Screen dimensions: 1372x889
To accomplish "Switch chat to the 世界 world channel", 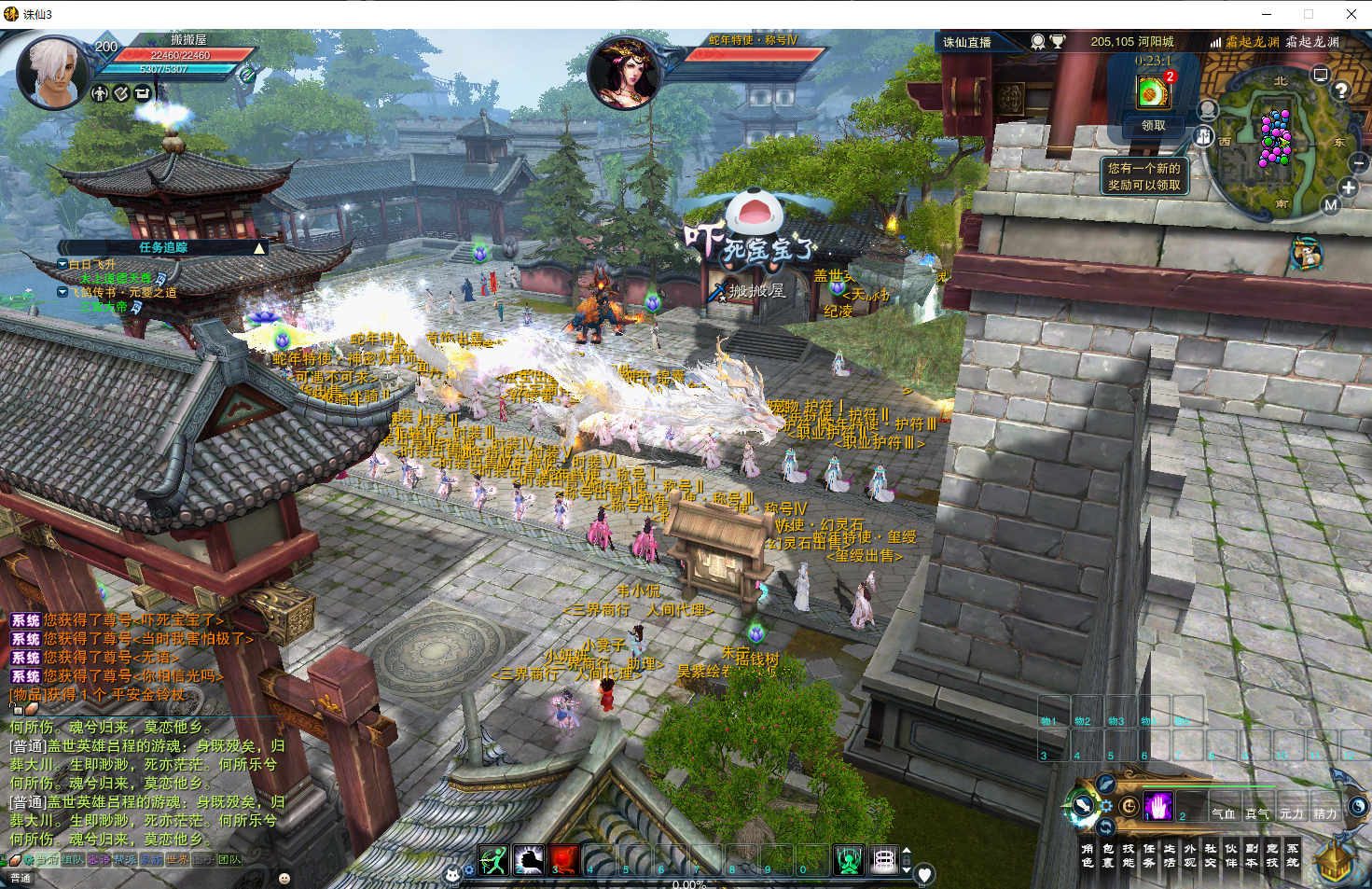I will pos(177,860).
